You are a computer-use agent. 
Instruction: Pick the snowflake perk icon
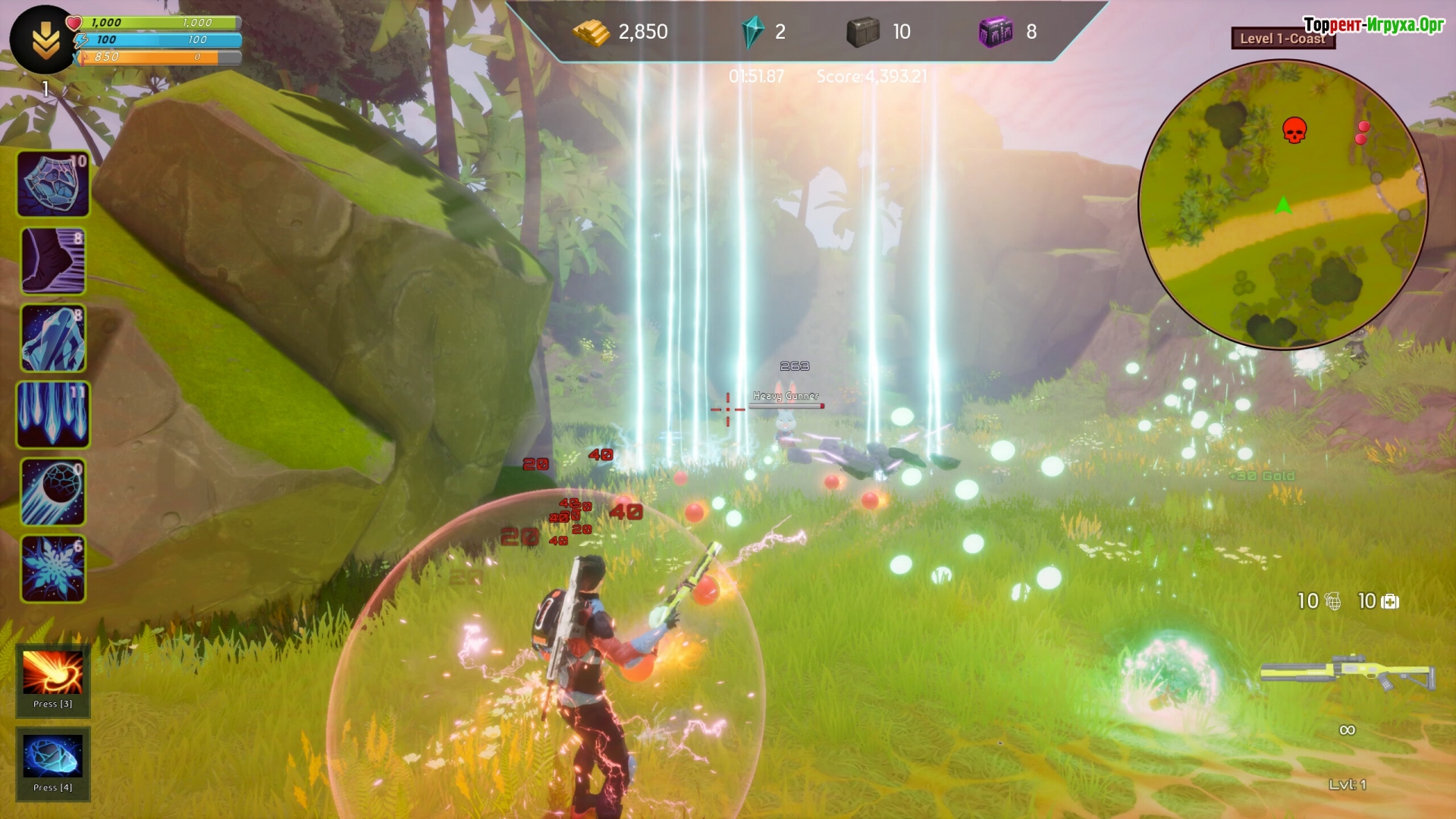[53, 569]
